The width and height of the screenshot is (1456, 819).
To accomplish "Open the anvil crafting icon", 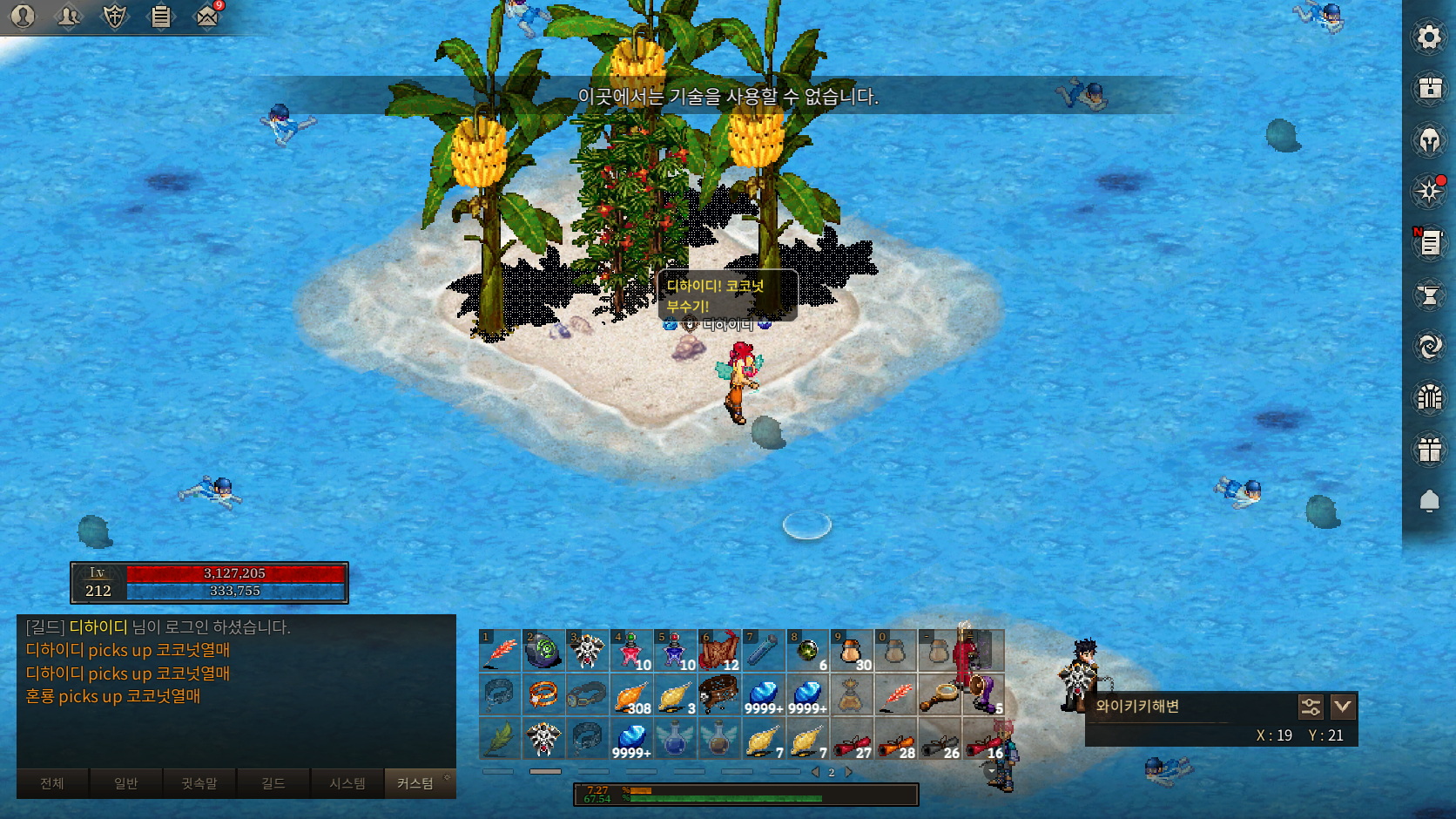I will point(1429,295).
